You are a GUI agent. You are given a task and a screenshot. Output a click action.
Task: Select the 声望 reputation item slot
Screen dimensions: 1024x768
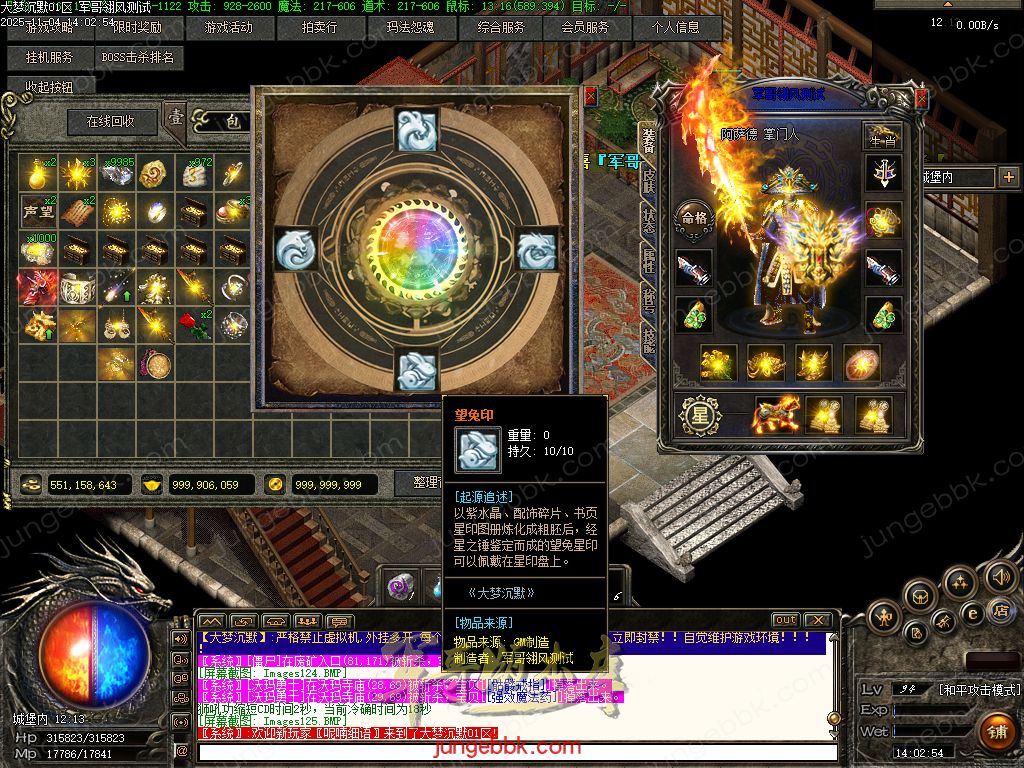[x=37, y=211]
